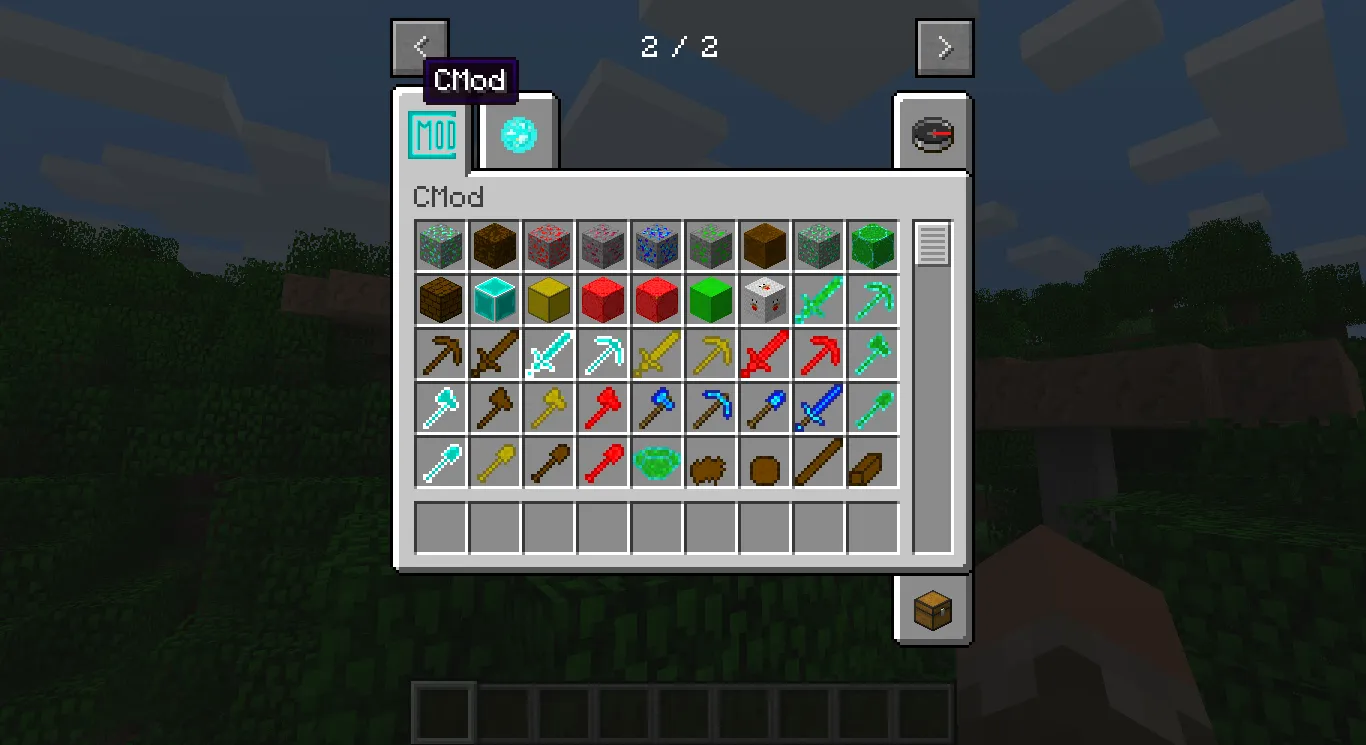Pick the red shovel item

(x=602, y=461)
